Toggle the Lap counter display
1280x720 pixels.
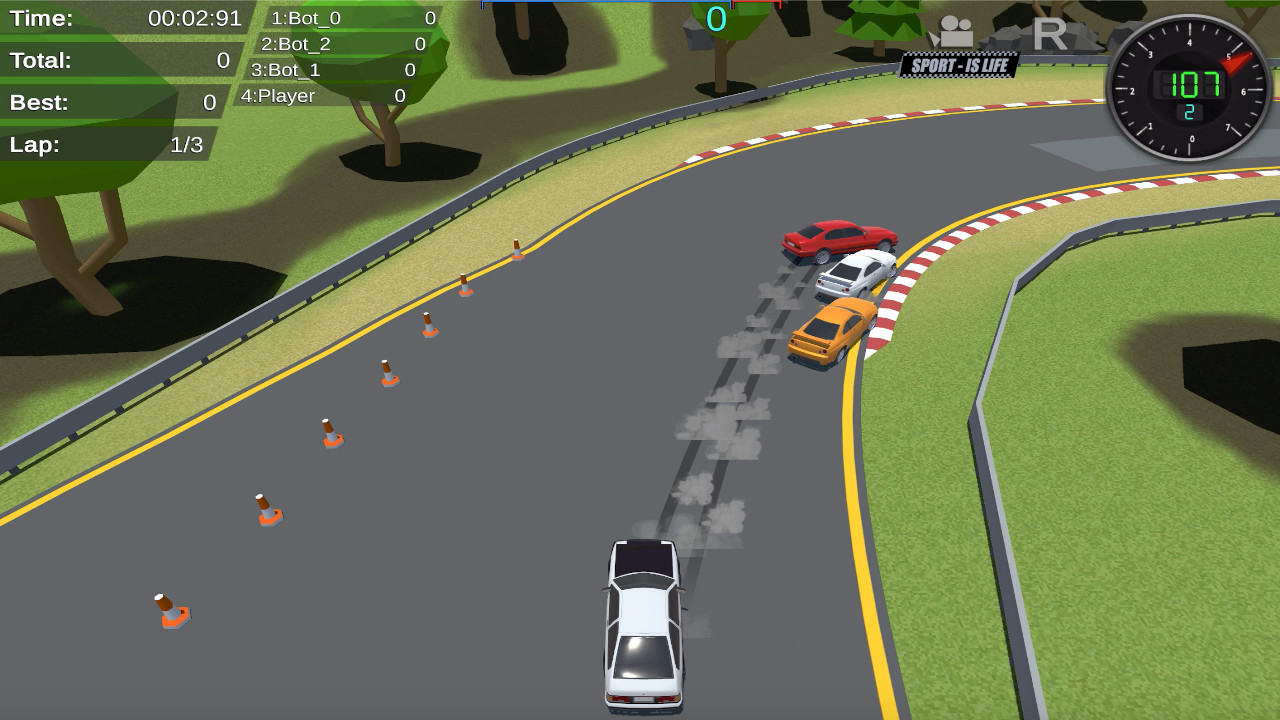coord(107,144)
